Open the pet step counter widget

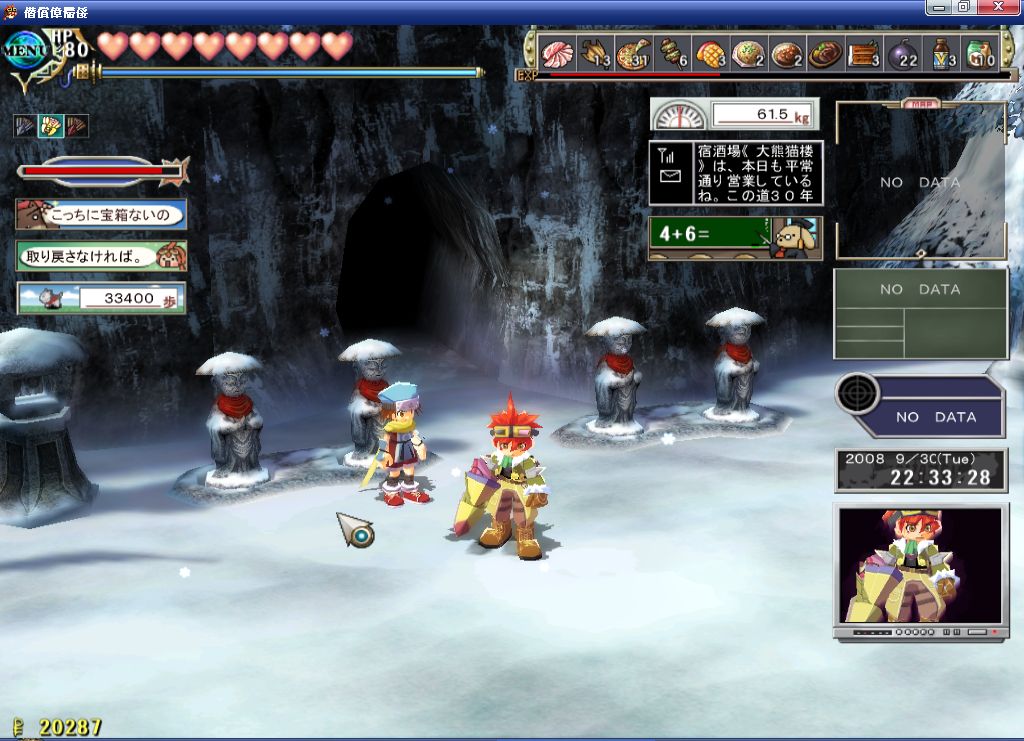click(101, 298)
